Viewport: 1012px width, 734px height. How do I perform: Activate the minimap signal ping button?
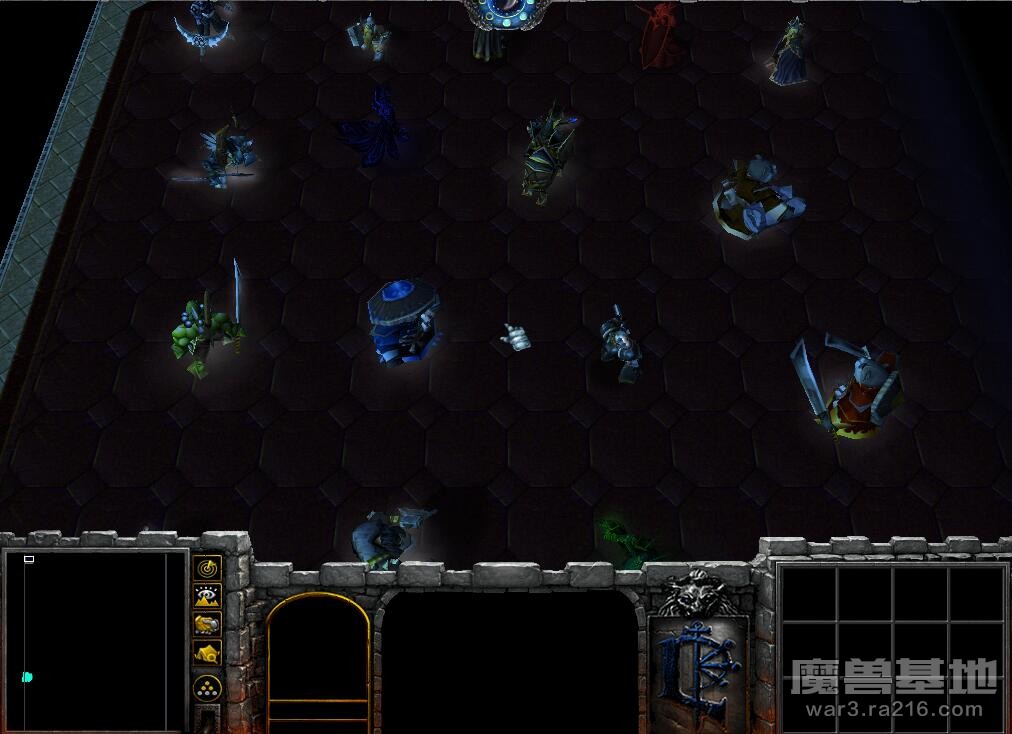coord(207,567)
